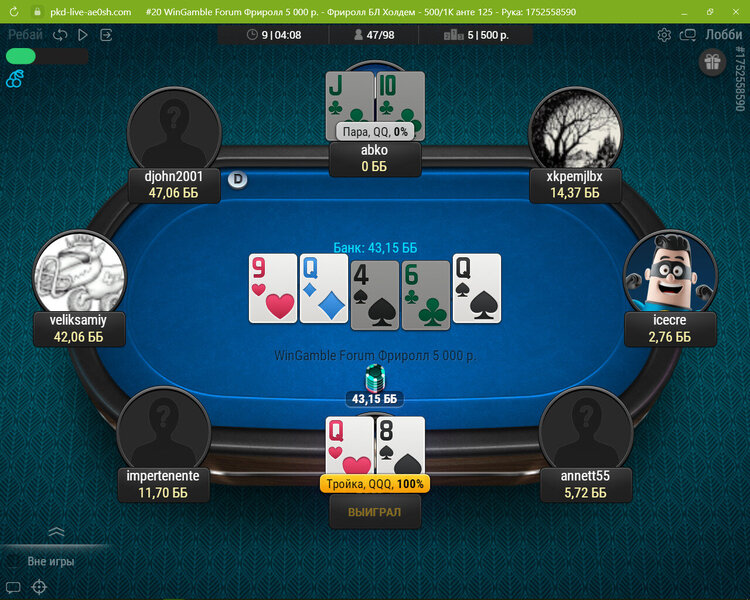The width and height of the screenshot is (750, 600).
Task: Click the crosshair target icon
Action: [x=39, y=587]
